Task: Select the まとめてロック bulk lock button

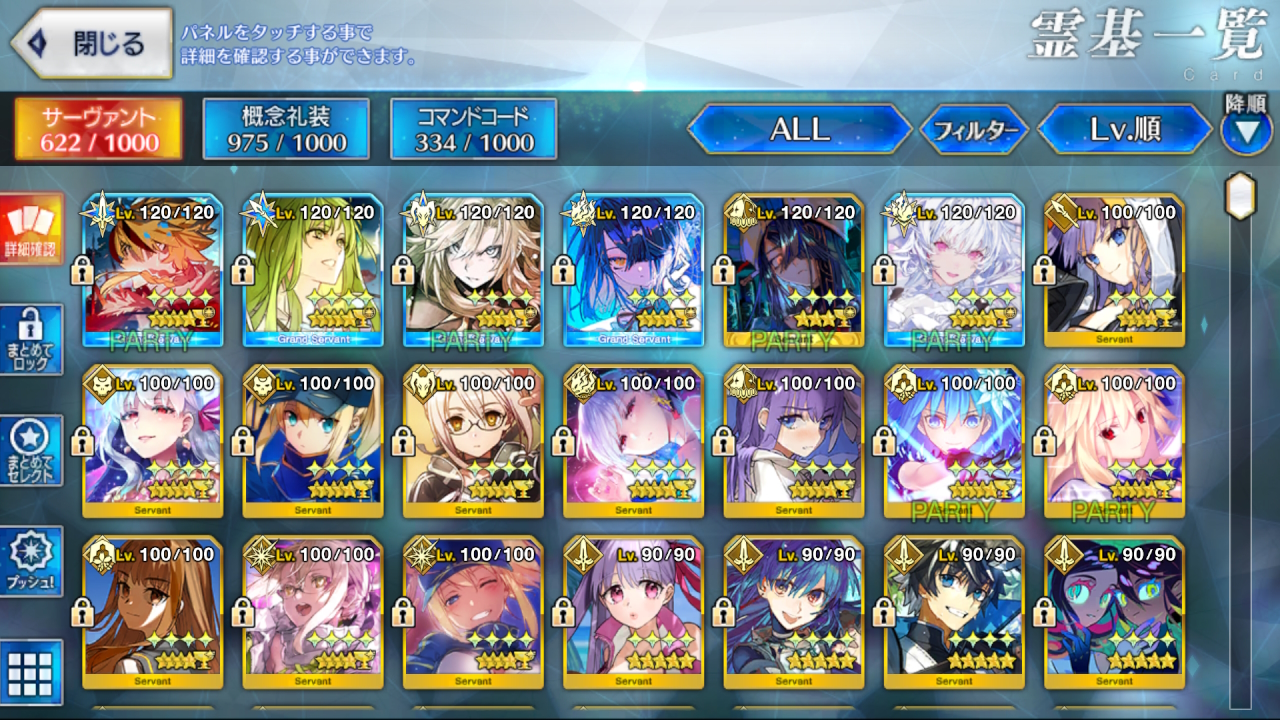Action: pos(31,340)
